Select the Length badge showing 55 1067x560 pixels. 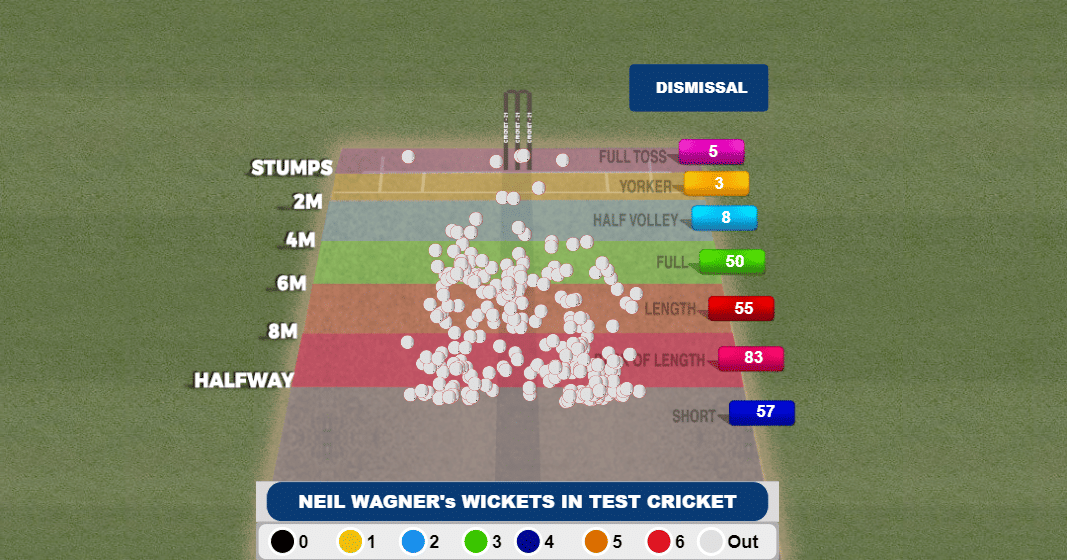741,309
